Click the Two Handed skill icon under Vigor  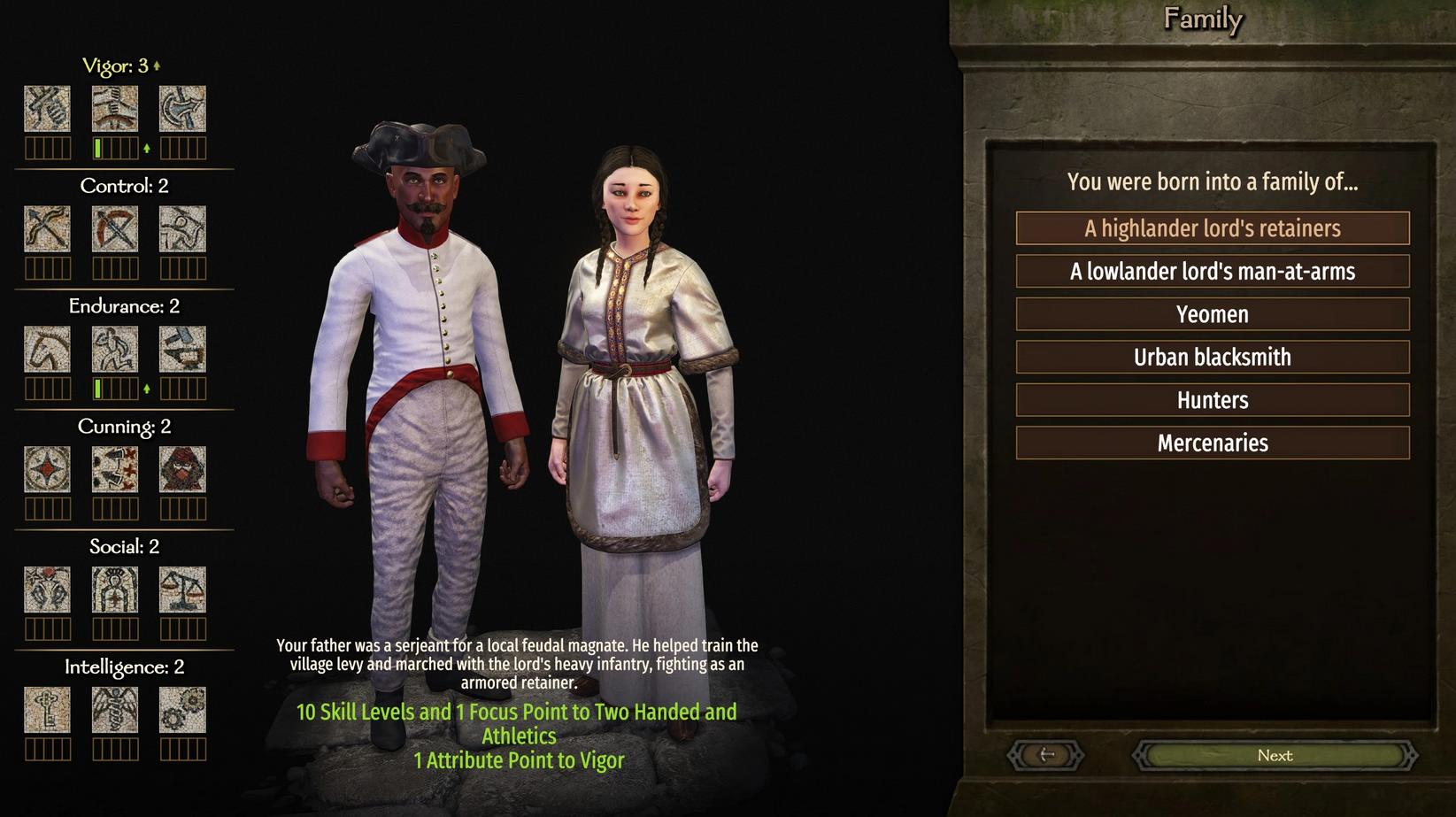(x=115, y=109)
